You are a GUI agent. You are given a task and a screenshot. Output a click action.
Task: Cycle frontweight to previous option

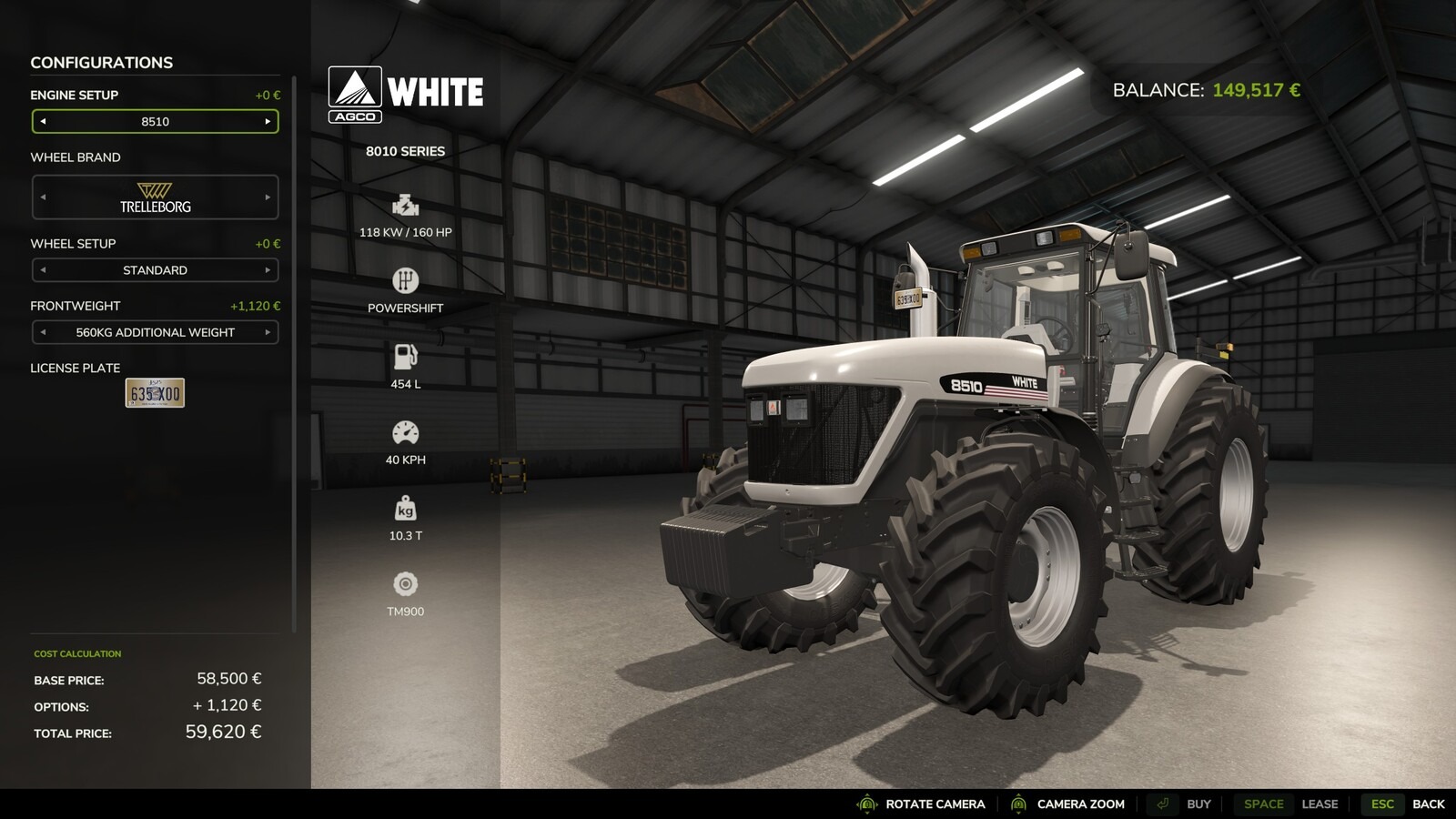(x=43, y=332)
